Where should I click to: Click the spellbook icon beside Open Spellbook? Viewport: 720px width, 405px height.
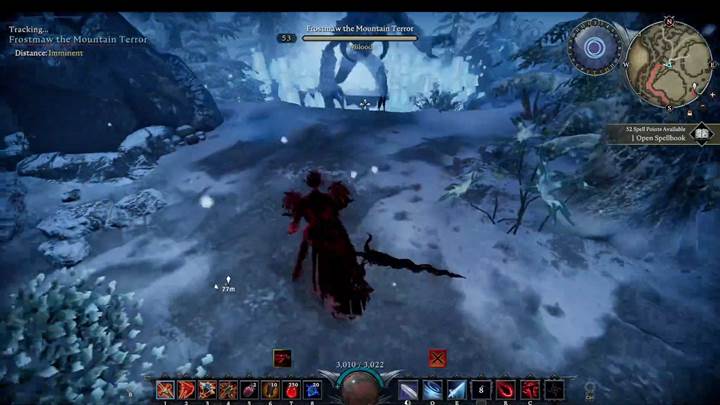pyautogui.click(x=701, y=132)
